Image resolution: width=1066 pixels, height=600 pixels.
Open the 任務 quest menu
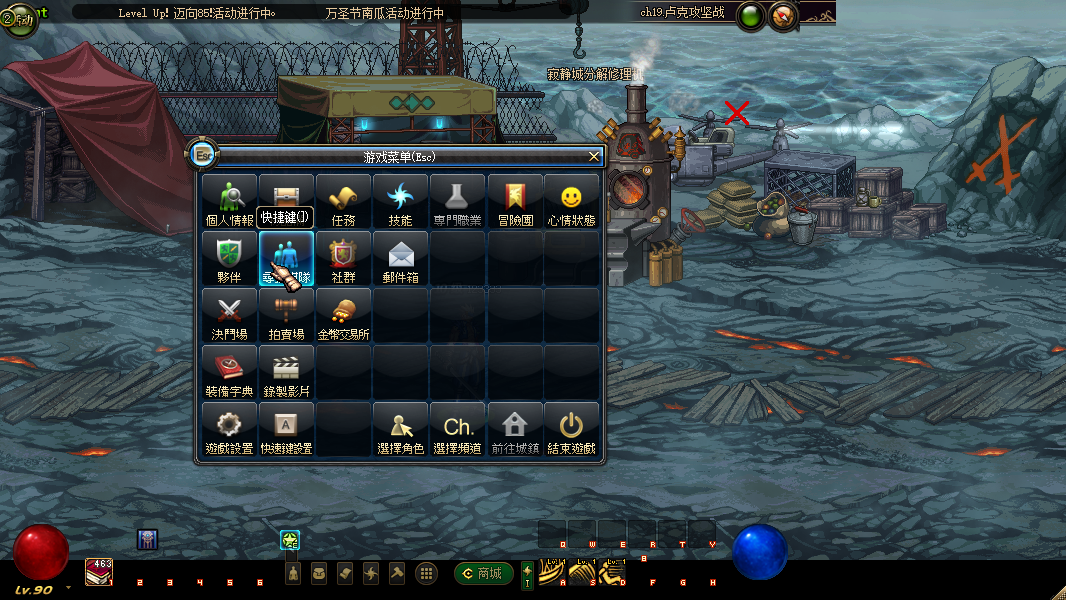coord(343,202)
